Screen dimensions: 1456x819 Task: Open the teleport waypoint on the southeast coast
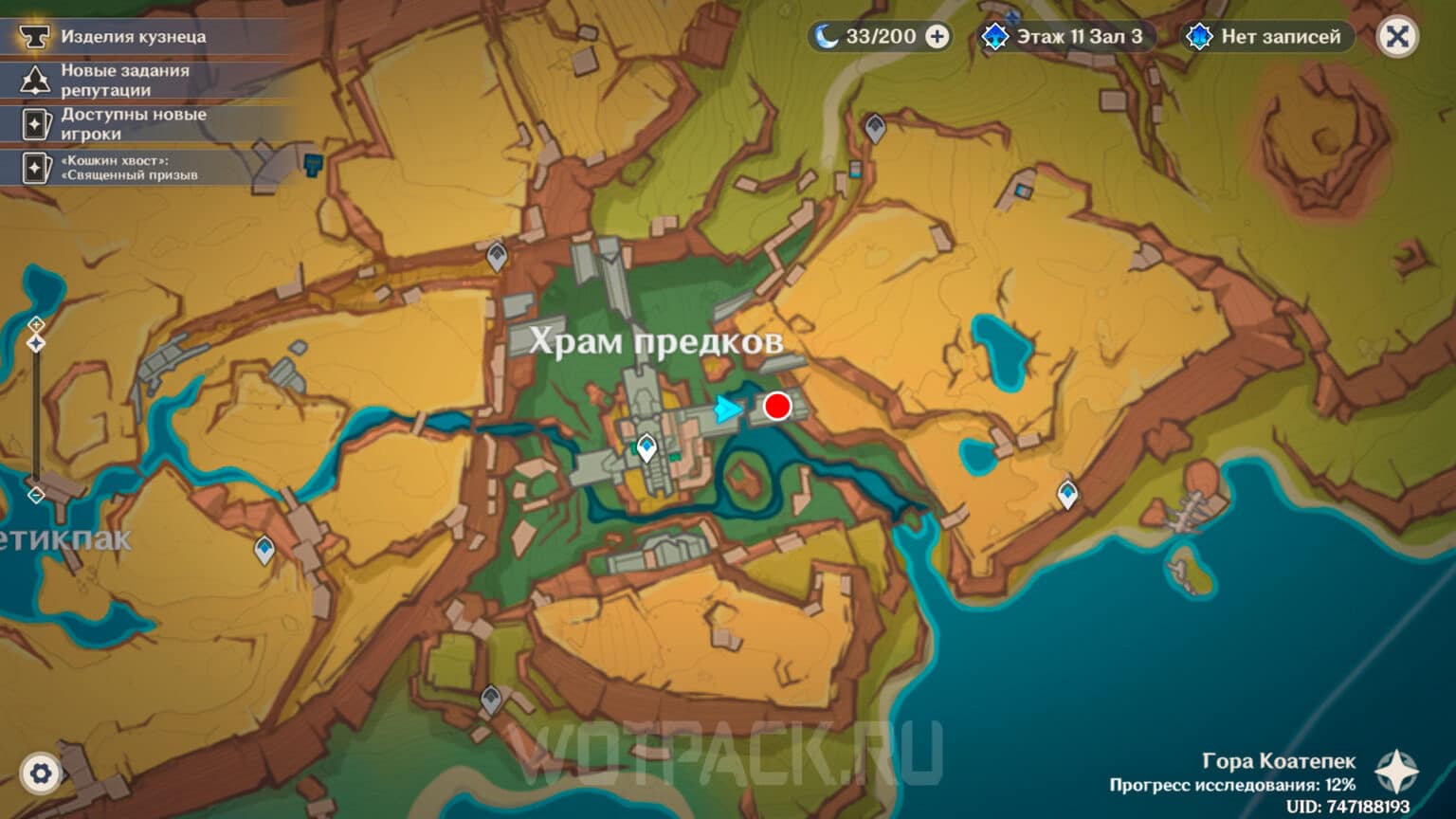(x=1067, y=492)
